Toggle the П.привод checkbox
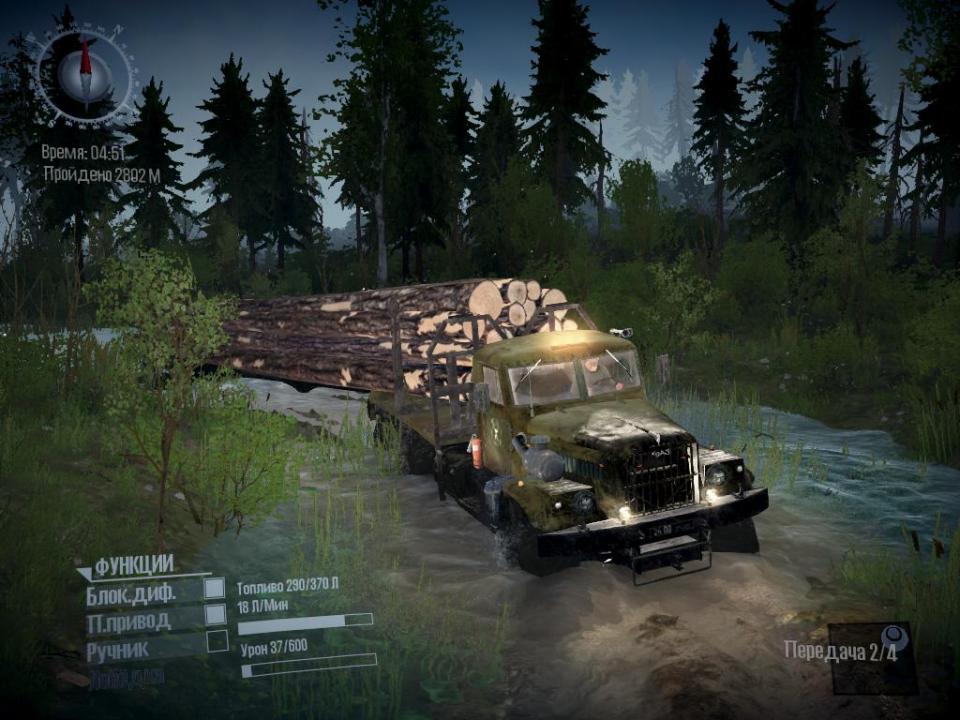 click(x=214, y=616)
